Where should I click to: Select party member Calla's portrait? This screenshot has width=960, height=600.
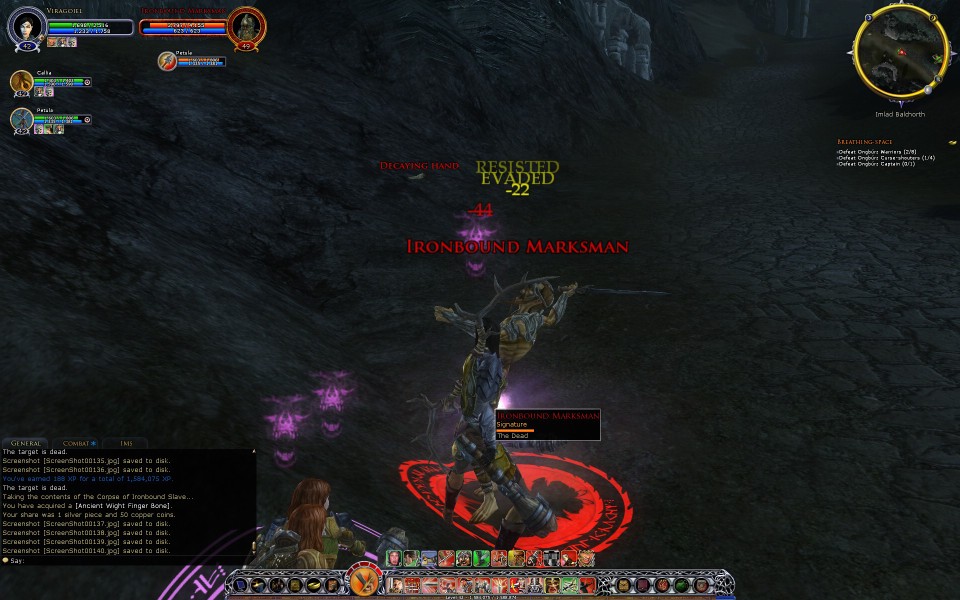pyautogui.click(x=22, y=83)
